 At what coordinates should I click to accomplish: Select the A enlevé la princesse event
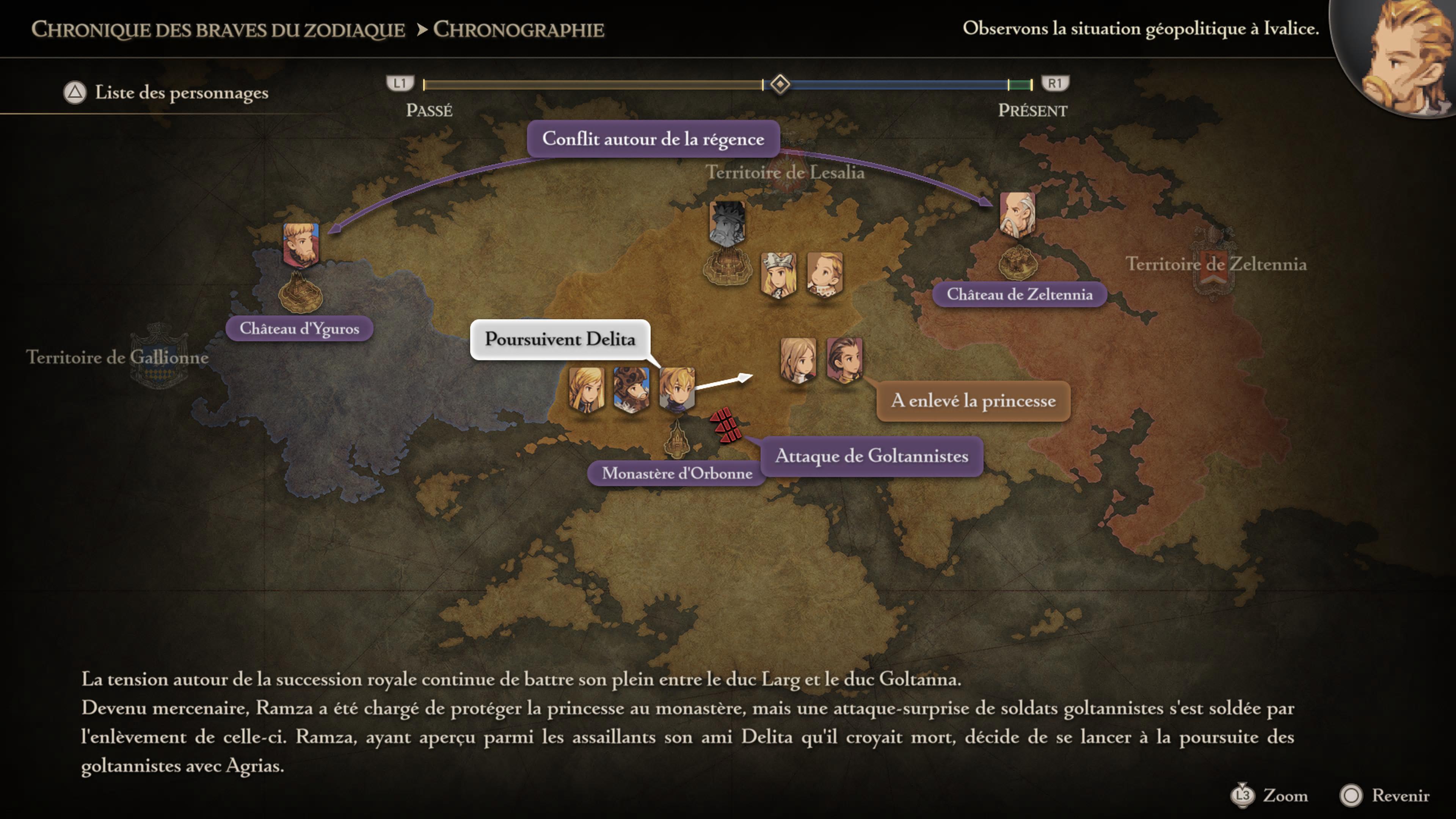(x=973, y=401)
